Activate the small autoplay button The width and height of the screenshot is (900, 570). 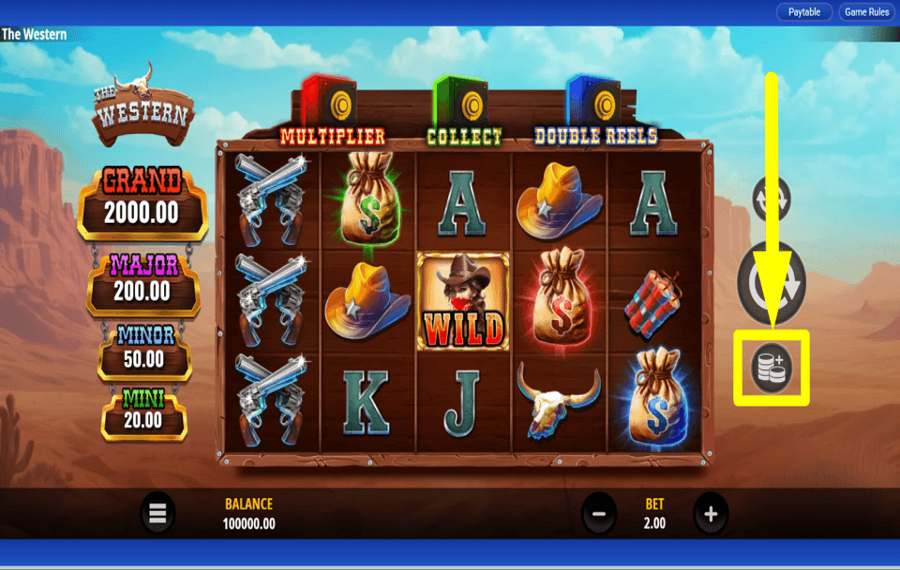(x=771, y=199)
